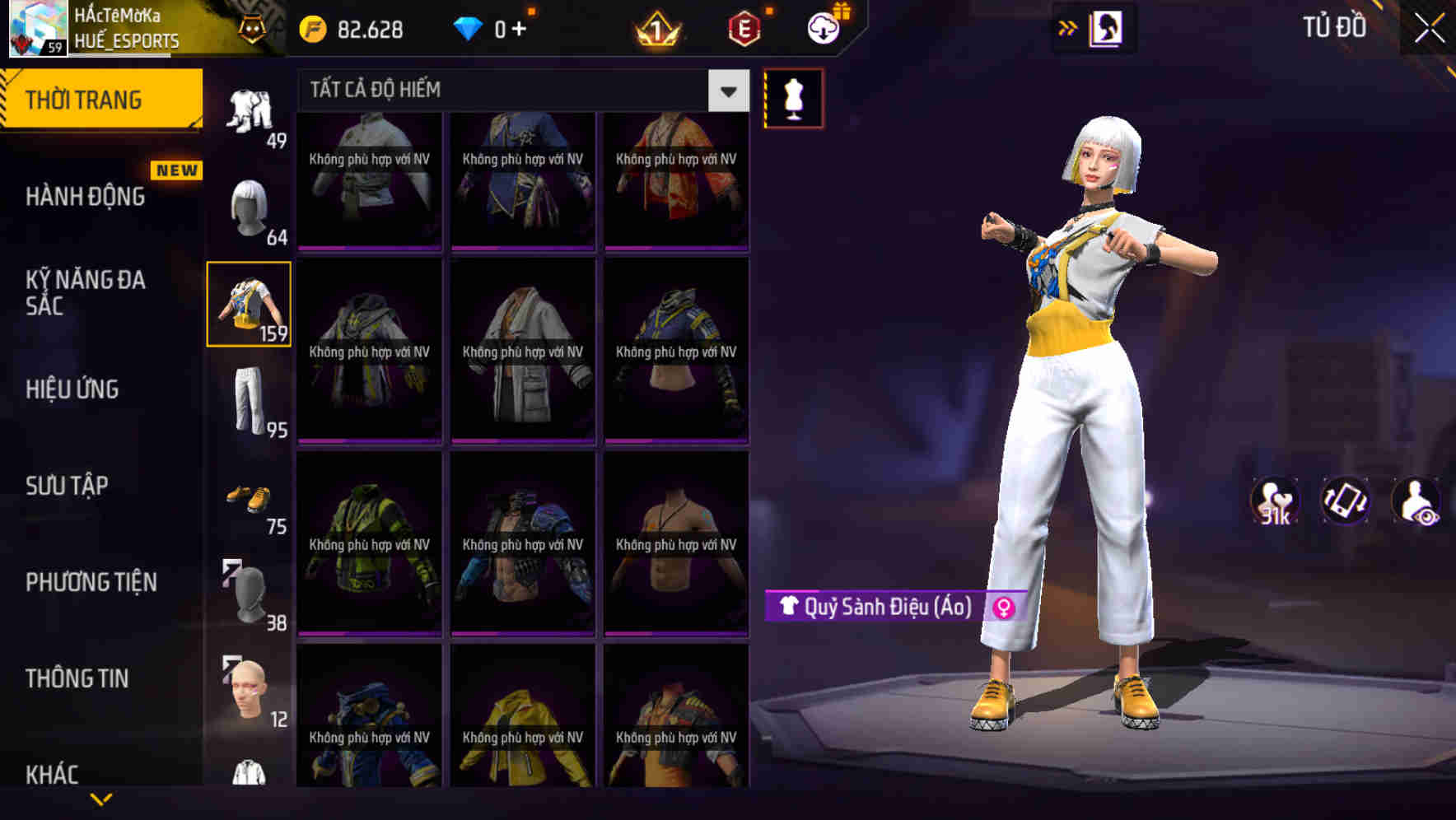This screenshot has width=1456, height=820.
Task: Open the mannequin display icon above the grid
Action: coord(791,97)
